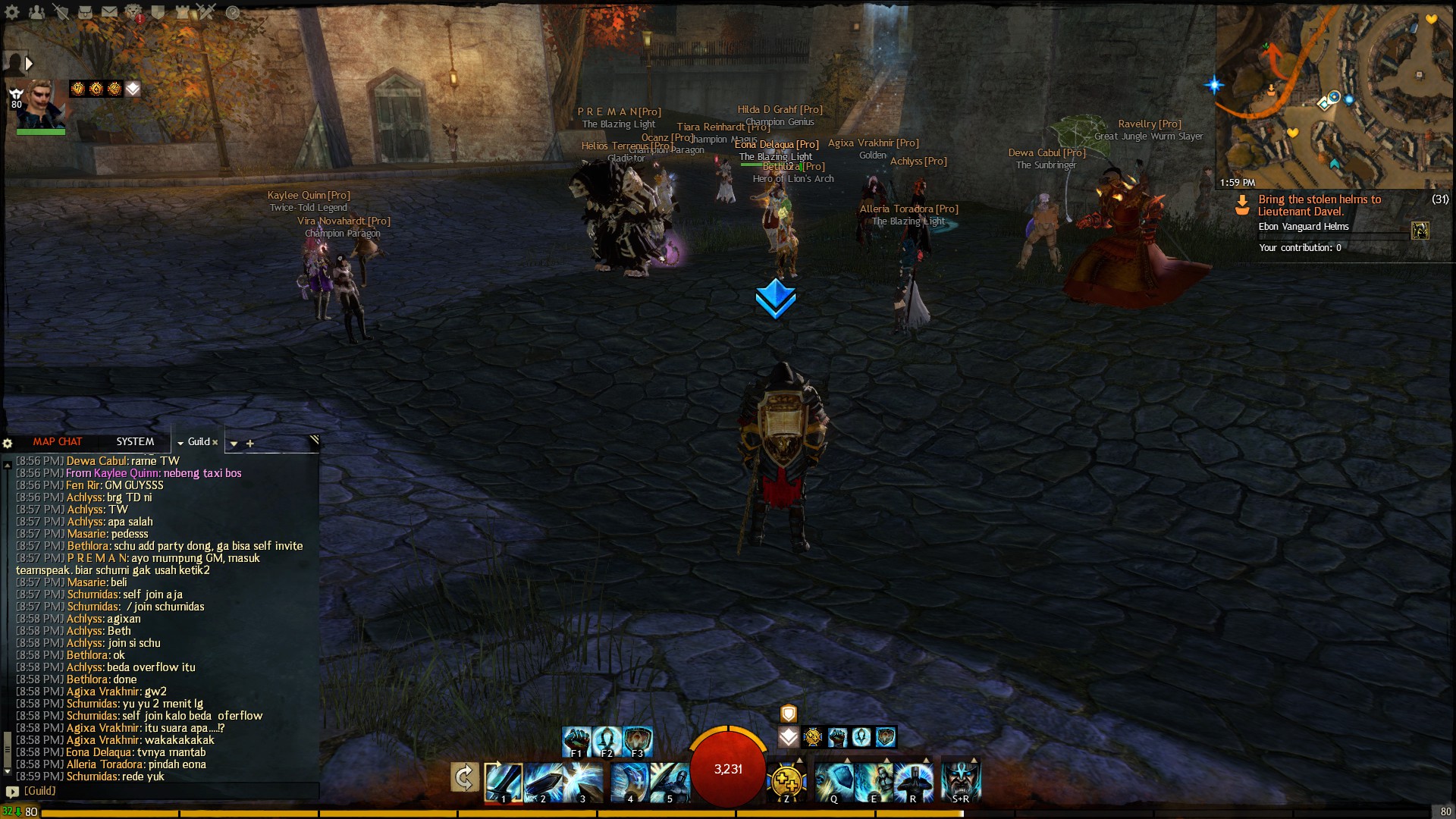Open the World vs World tower icon
1456x819 pixels.
tap(181, 11)
